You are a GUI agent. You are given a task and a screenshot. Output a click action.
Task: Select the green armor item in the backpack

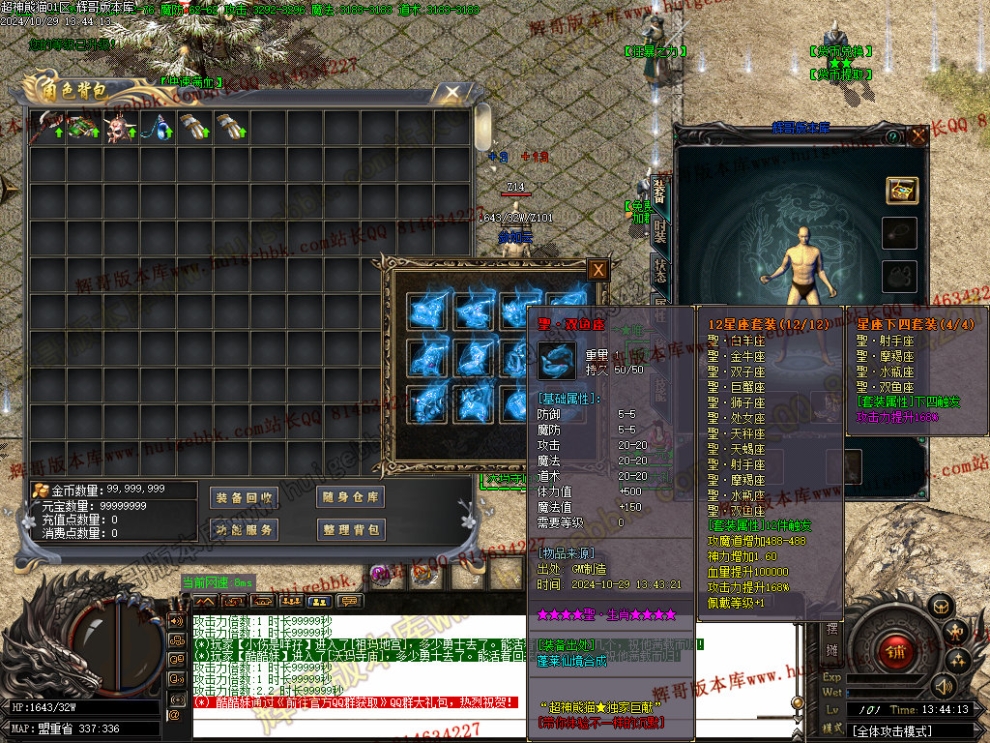(84, 127)
